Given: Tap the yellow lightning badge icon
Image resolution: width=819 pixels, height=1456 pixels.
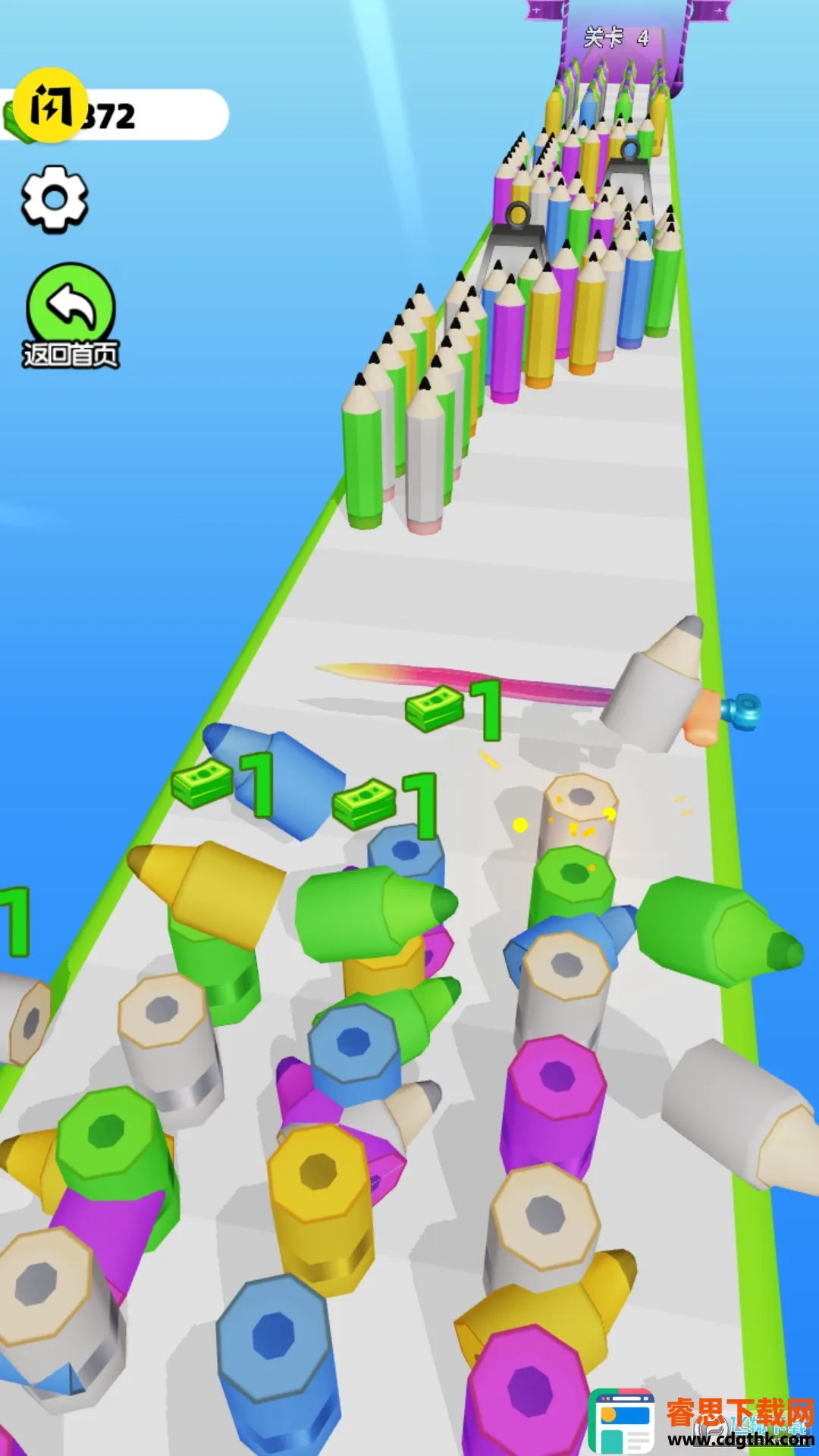Looking at the screenshot, I should coord(50,107).
